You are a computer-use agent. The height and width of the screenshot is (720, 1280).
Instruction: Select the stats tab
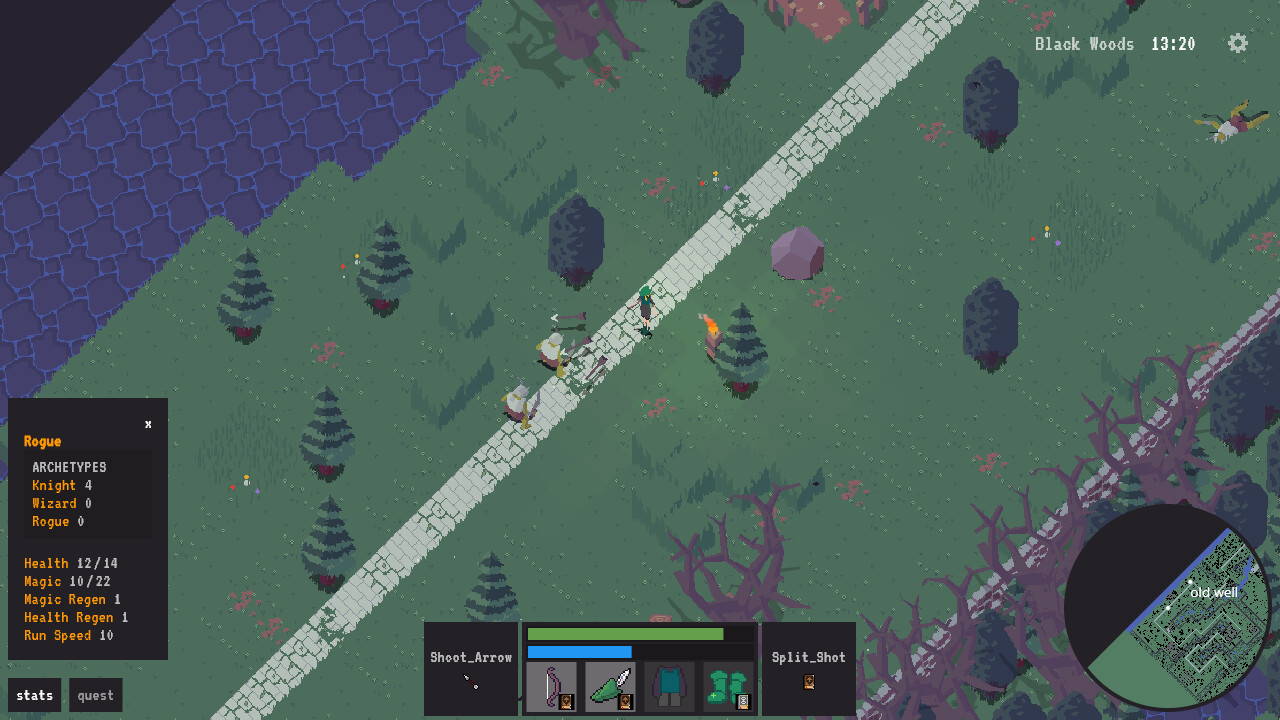[34, 695]
